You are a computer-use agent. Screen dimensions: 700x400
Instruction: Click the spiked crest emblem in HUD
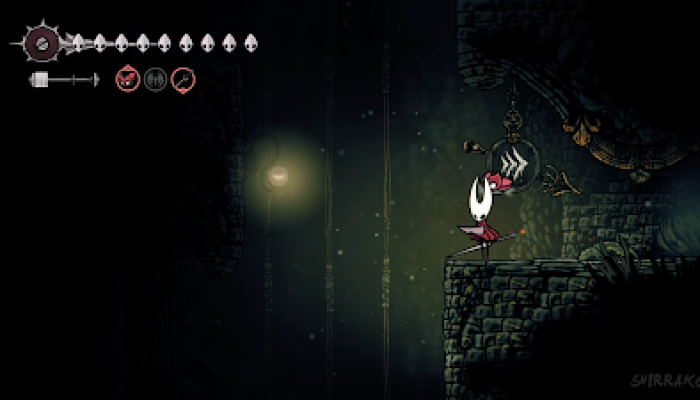click(x=43, y=43)
